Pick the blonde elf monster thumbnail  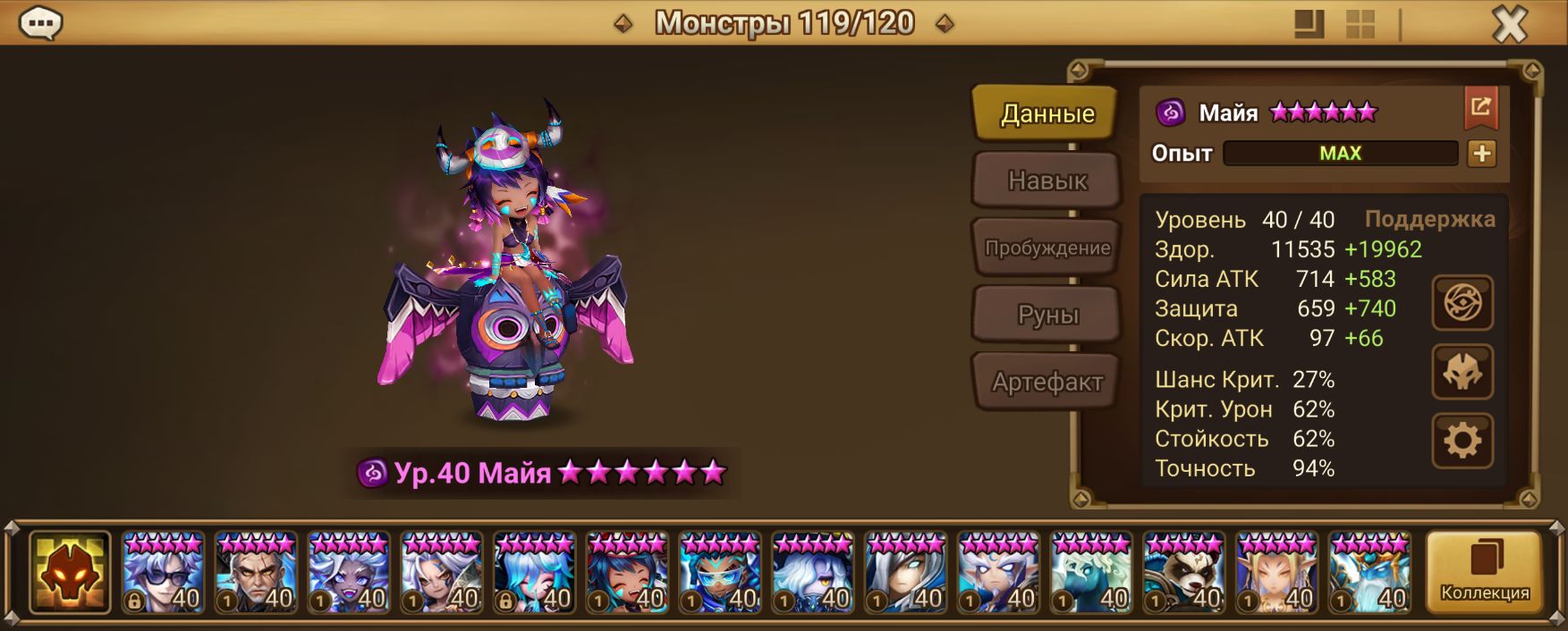pos(1277,573)
